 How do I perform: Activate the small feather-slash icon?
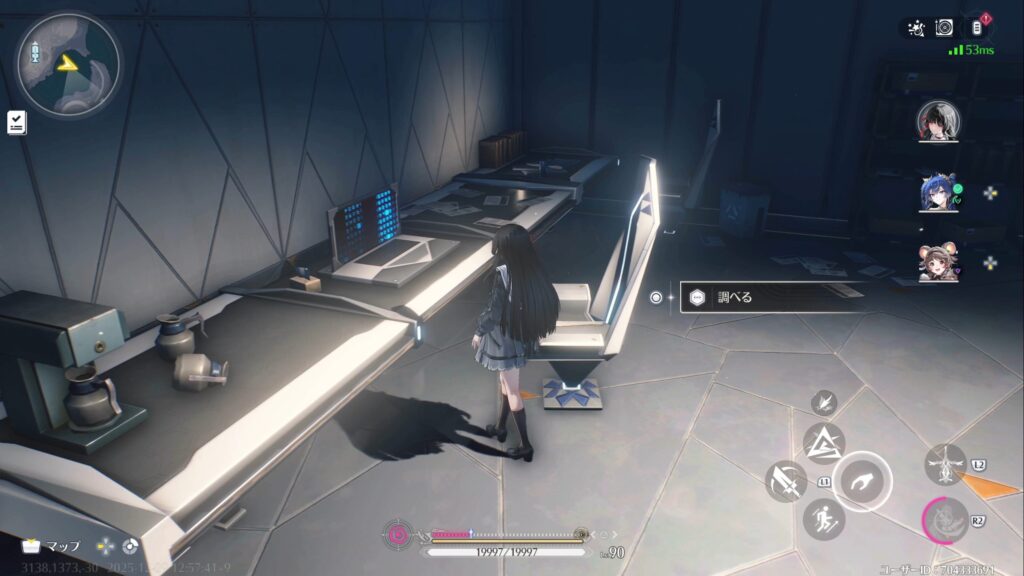coord(824,402)
